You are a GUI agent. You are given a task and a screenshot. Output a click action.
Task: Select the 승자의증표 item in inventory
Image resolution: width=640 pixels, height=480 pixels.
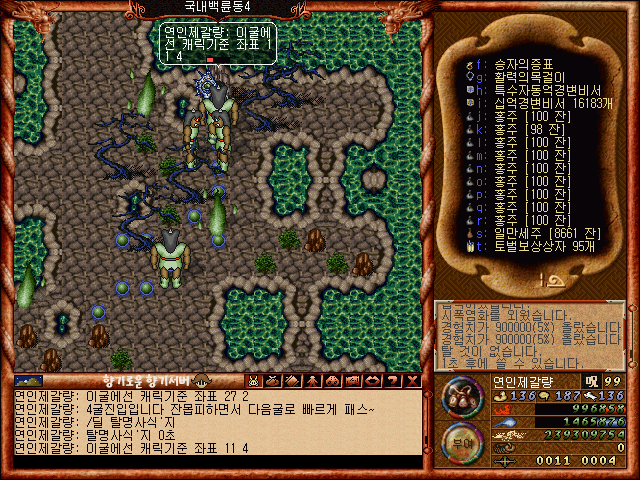pyautogui.click(x=510, y=62)
